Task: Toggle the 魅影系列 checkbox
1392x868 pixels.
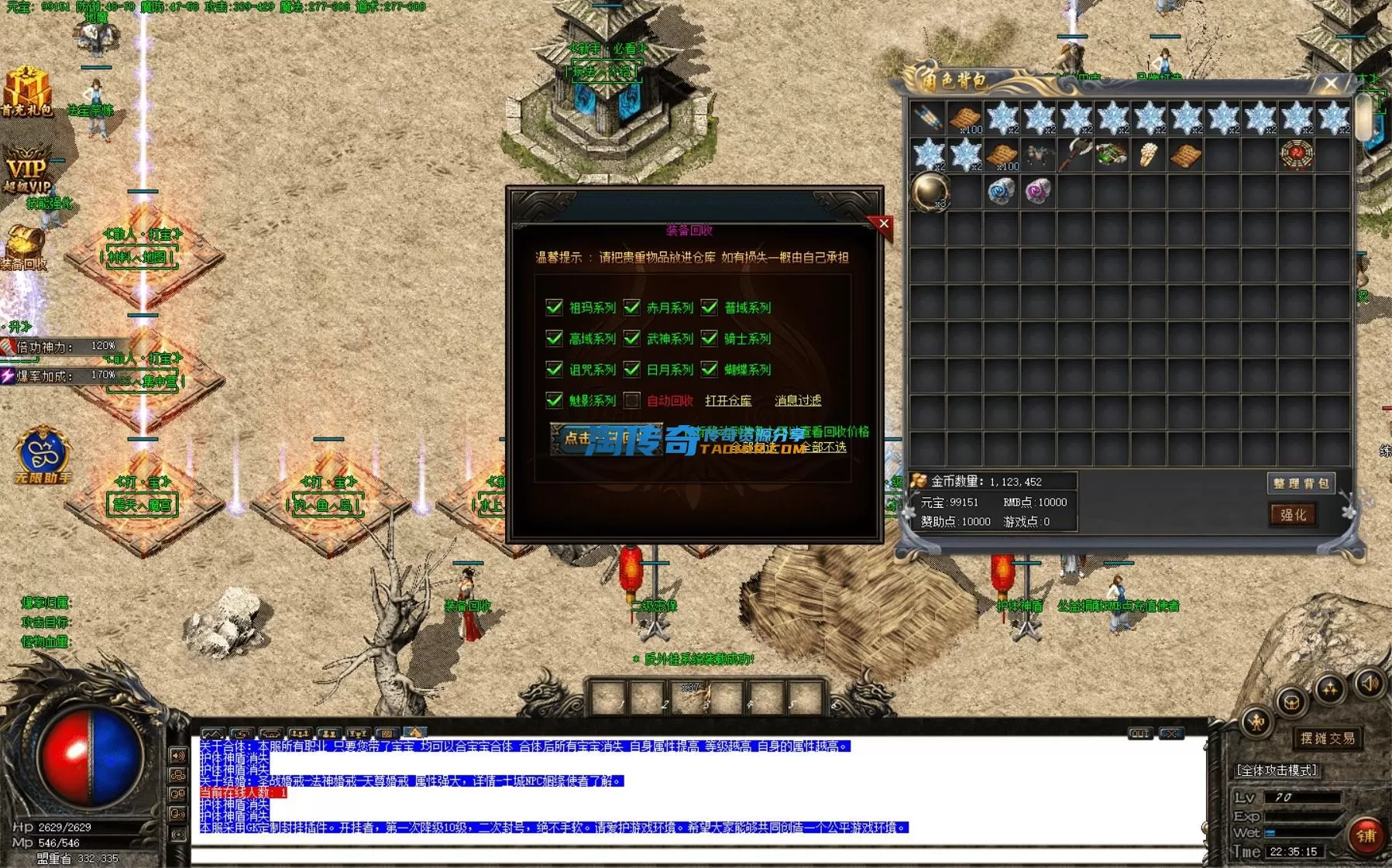Action: click(x=554, y=400)
